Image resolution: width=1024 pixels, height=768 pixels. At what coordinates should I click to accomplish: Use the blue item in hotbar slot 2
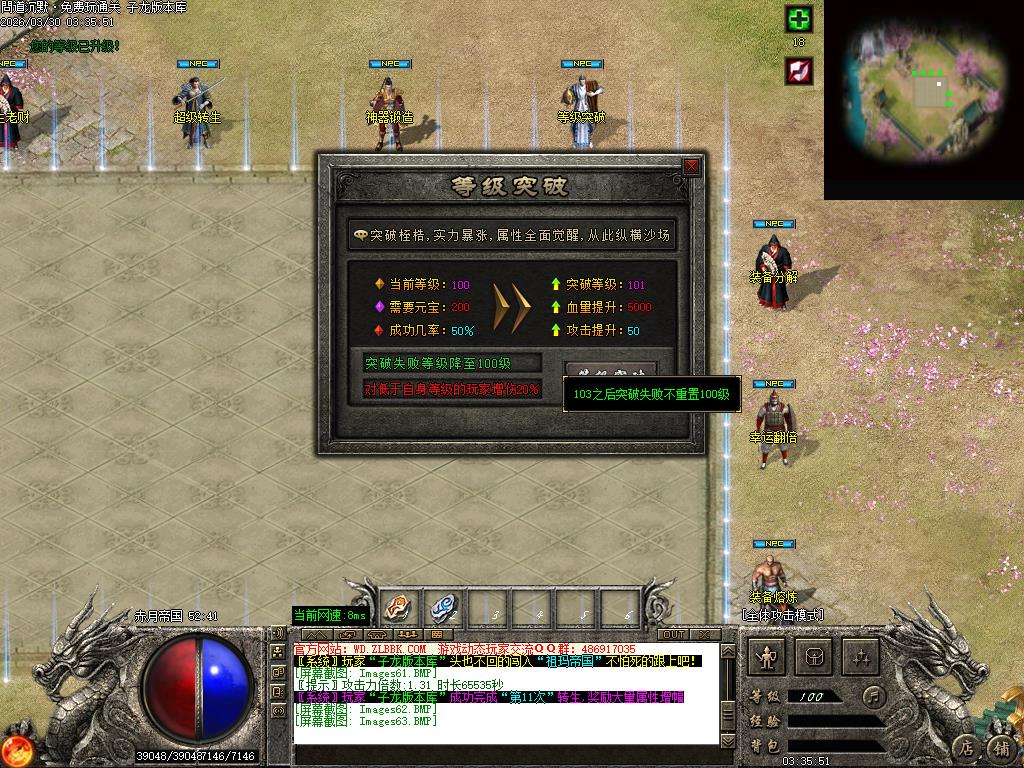442,607
